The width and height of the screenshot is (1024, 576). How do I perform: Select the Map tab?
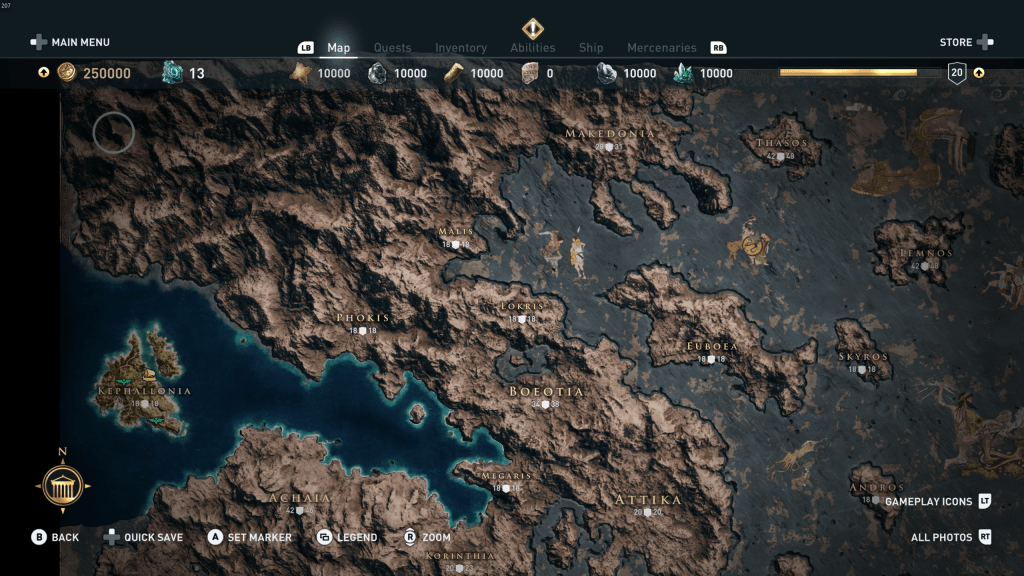(x=339, y=48)
